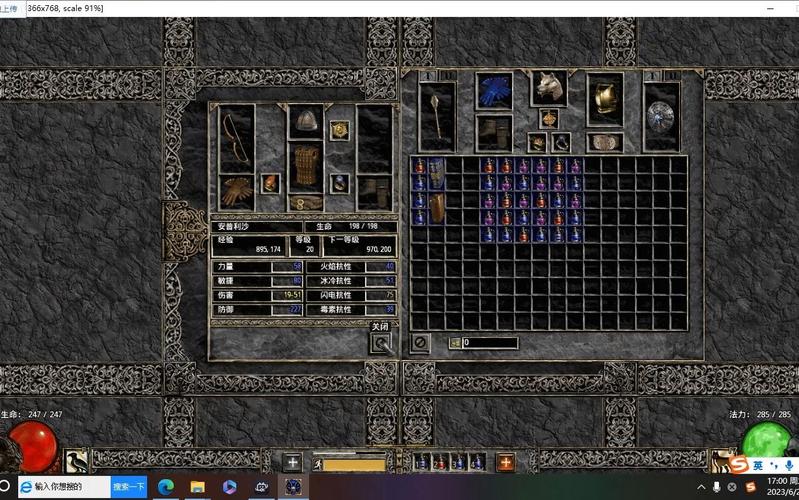Select the mercenary's bow weapon slot
Viewport: 799px width, 500px height.
click(236, 138)
